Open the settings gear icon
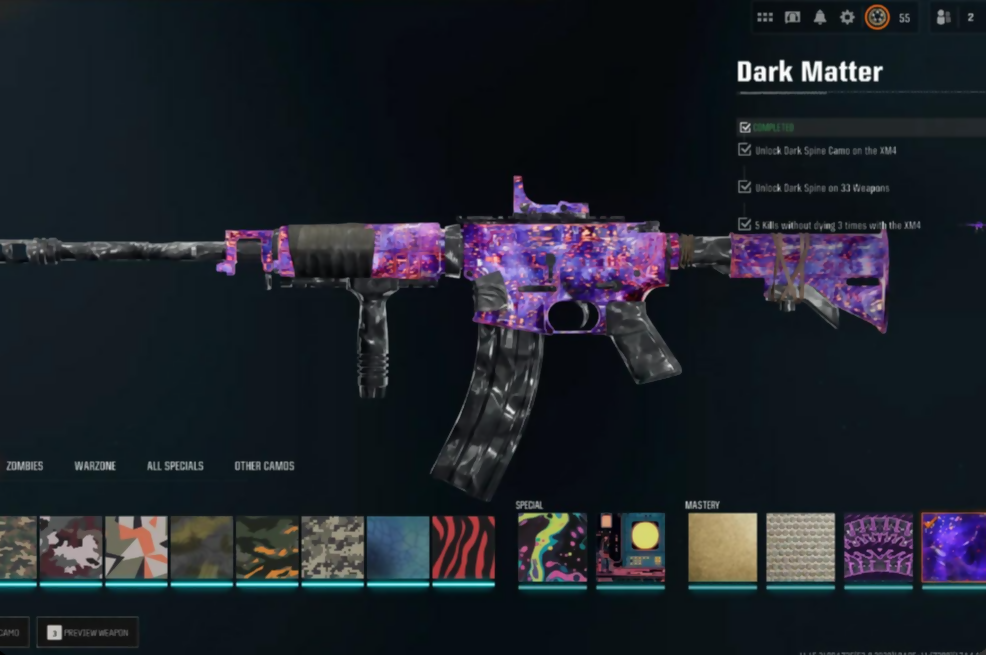The height and width of the screenshot is (655, 986). point(847,17)
